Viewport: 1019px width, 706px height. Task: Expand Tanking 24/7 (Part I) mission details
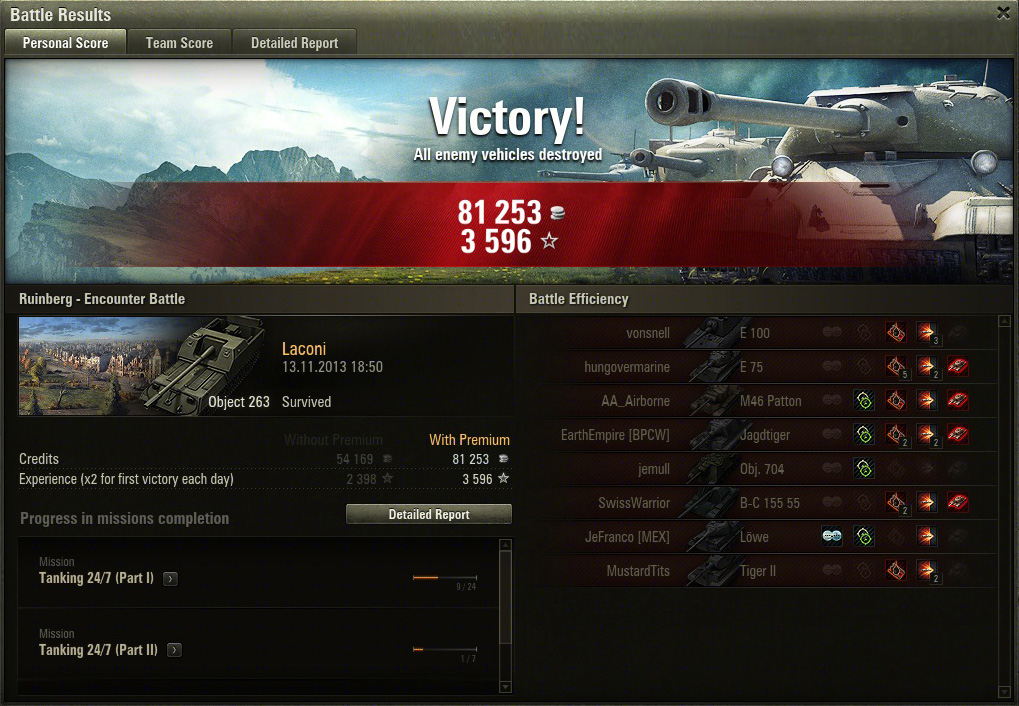coord(171,579)
